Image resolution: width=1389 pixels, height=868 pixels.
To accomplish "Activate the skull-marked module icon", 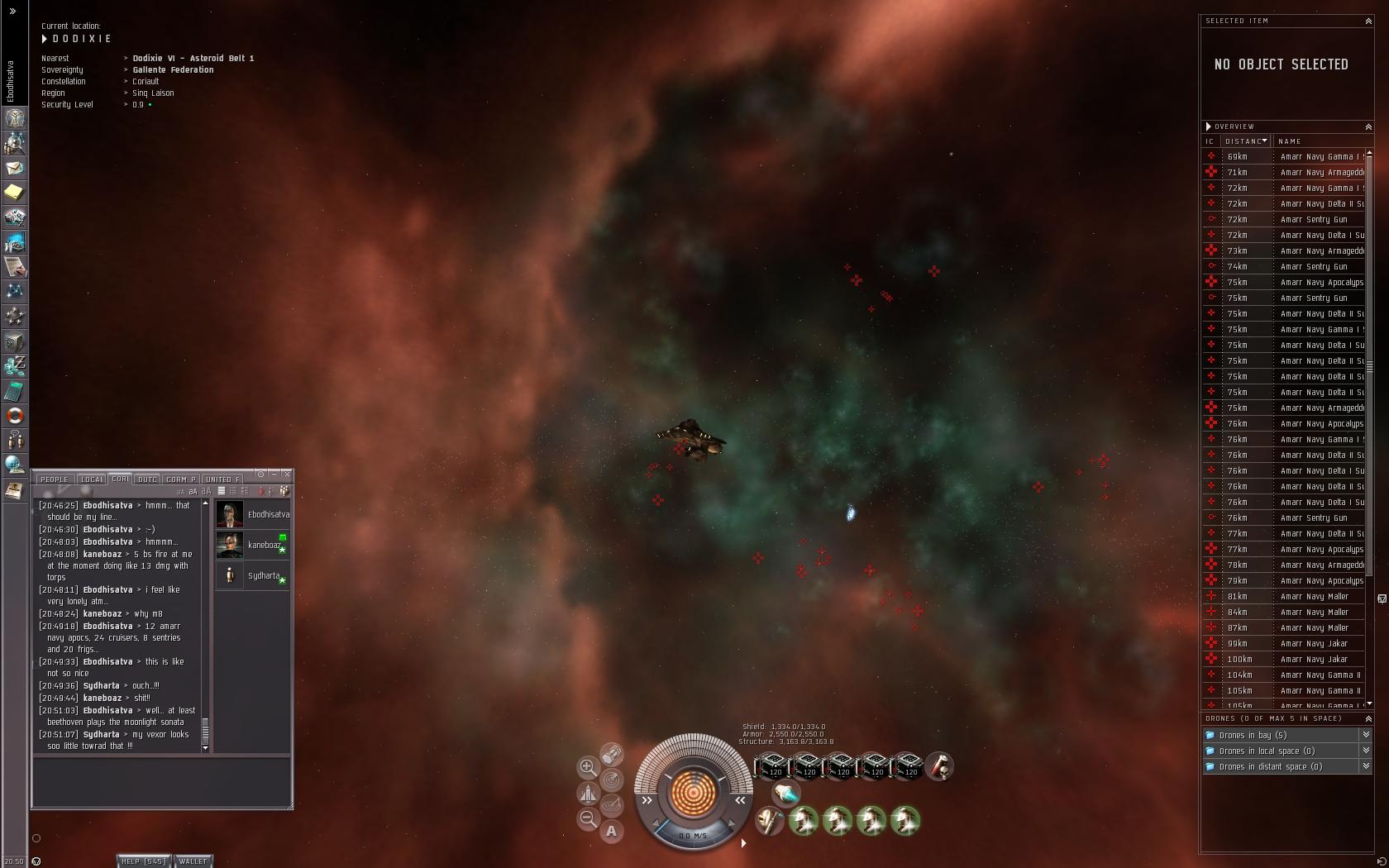I will pos(938,766).
